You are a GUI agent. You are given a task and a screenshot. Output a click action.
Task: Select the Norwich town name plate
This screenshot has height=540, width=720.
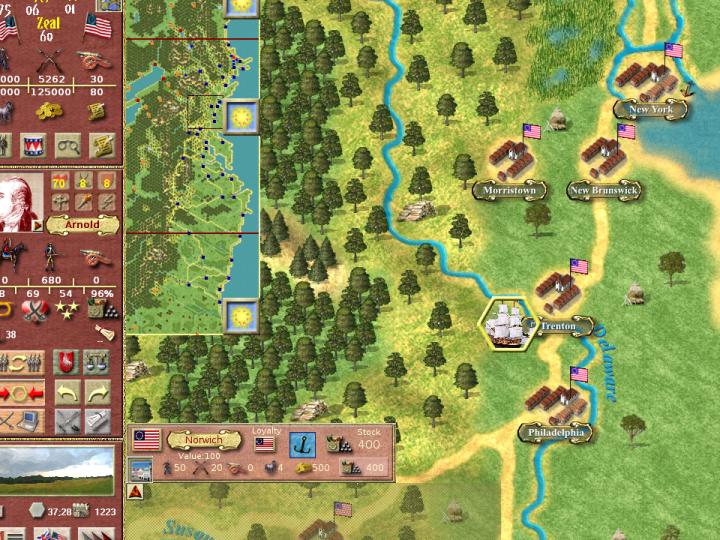pyautogui.click(x=203, y=440)
